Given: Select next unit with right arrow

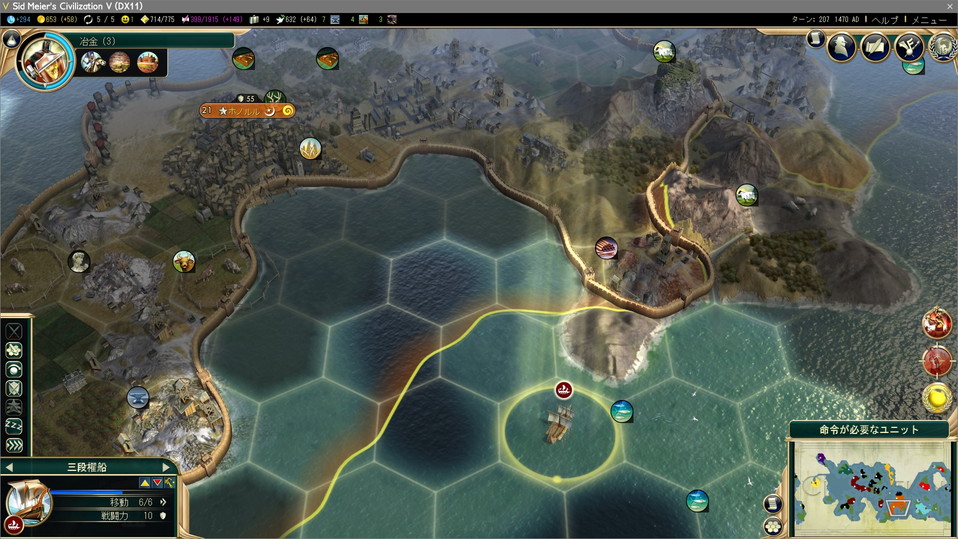Looking at the screenshot, I should [x=167, y=467].
